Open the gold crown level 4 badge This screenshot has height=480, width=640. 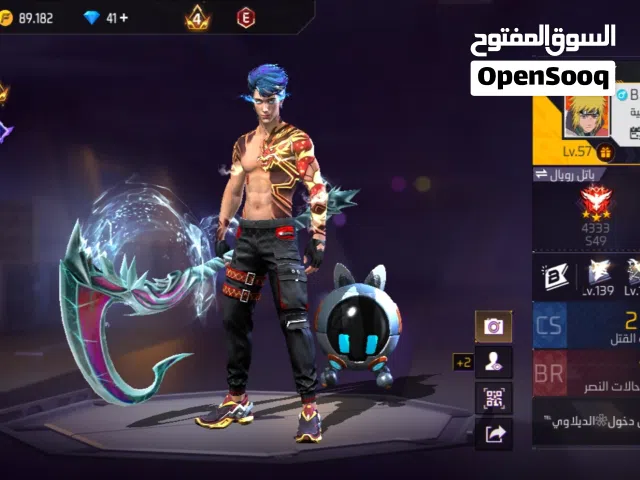point(197,17)
